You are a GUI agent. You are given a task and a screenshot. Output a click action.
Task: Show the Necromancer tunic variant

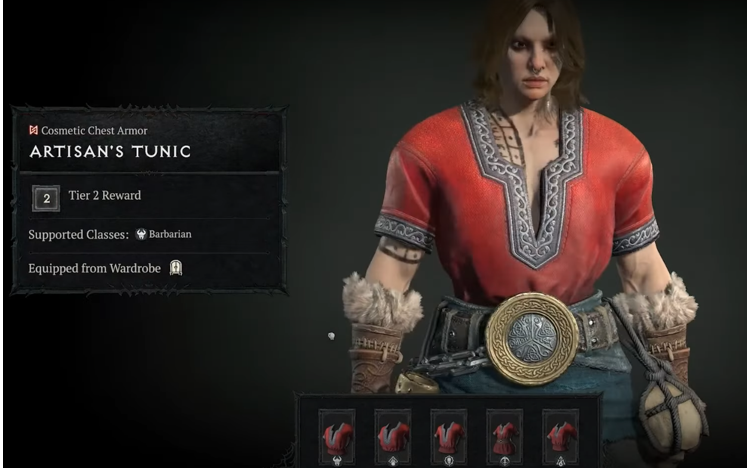[448, 437]
